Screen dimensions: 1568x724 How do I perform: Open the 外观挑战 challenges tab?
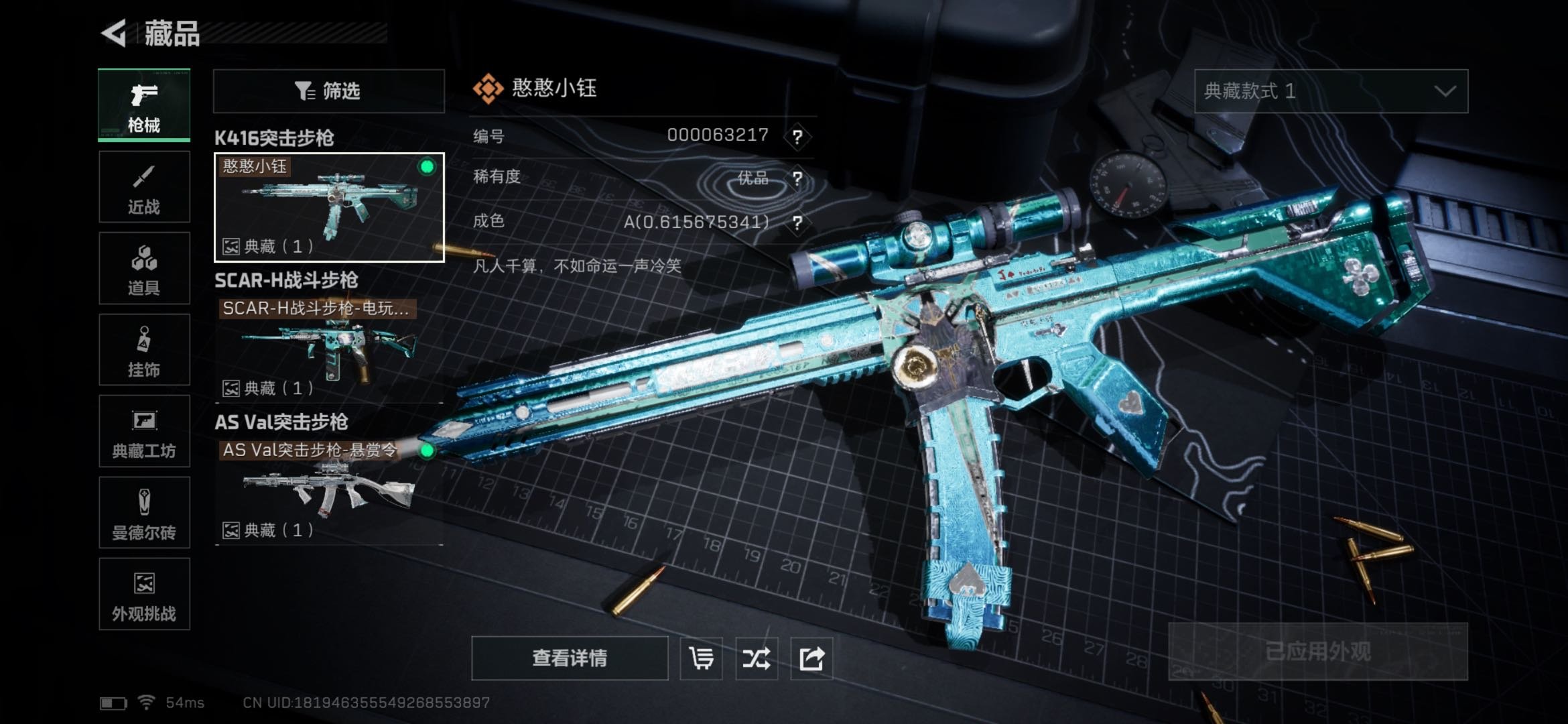tap(144, 595)
